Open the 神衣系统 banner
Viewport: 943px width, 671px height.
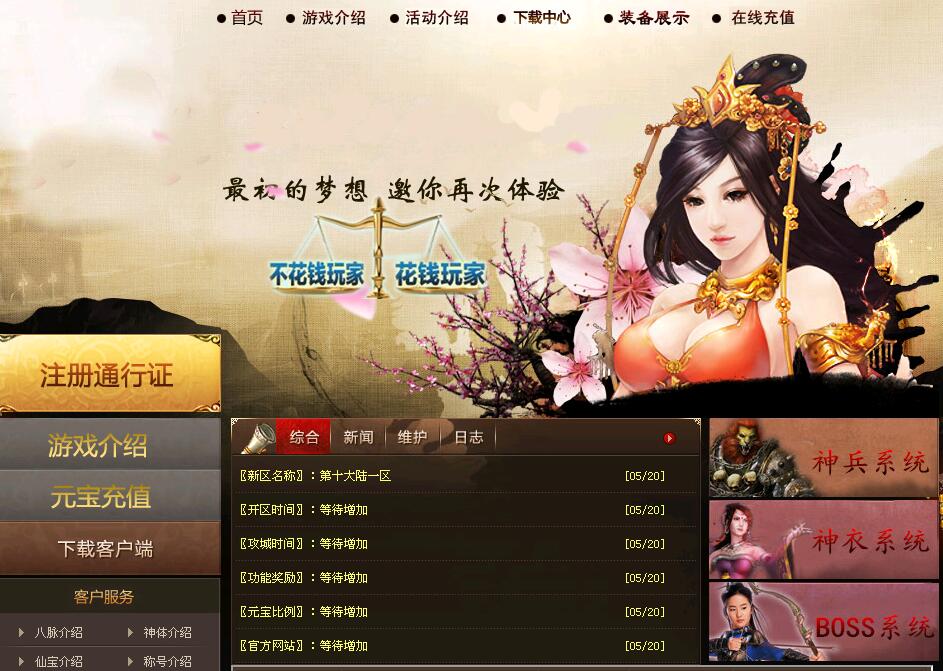click(824, 541)
